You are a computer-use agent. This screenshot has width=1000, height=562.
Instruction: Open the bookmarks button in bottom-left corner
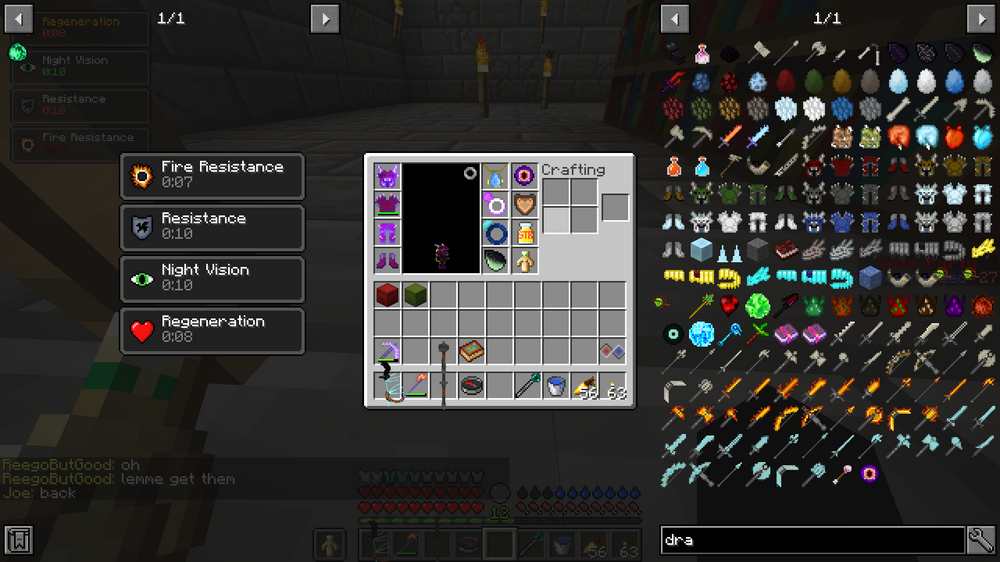click(19, 541)
